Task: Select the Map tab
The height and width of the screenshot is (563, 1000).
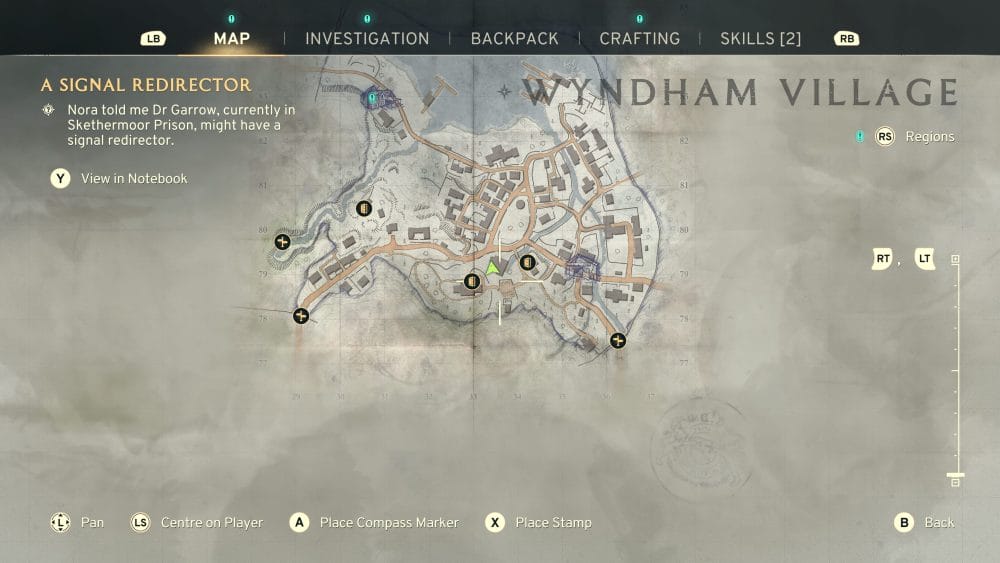Action: (x=232, y=39)
